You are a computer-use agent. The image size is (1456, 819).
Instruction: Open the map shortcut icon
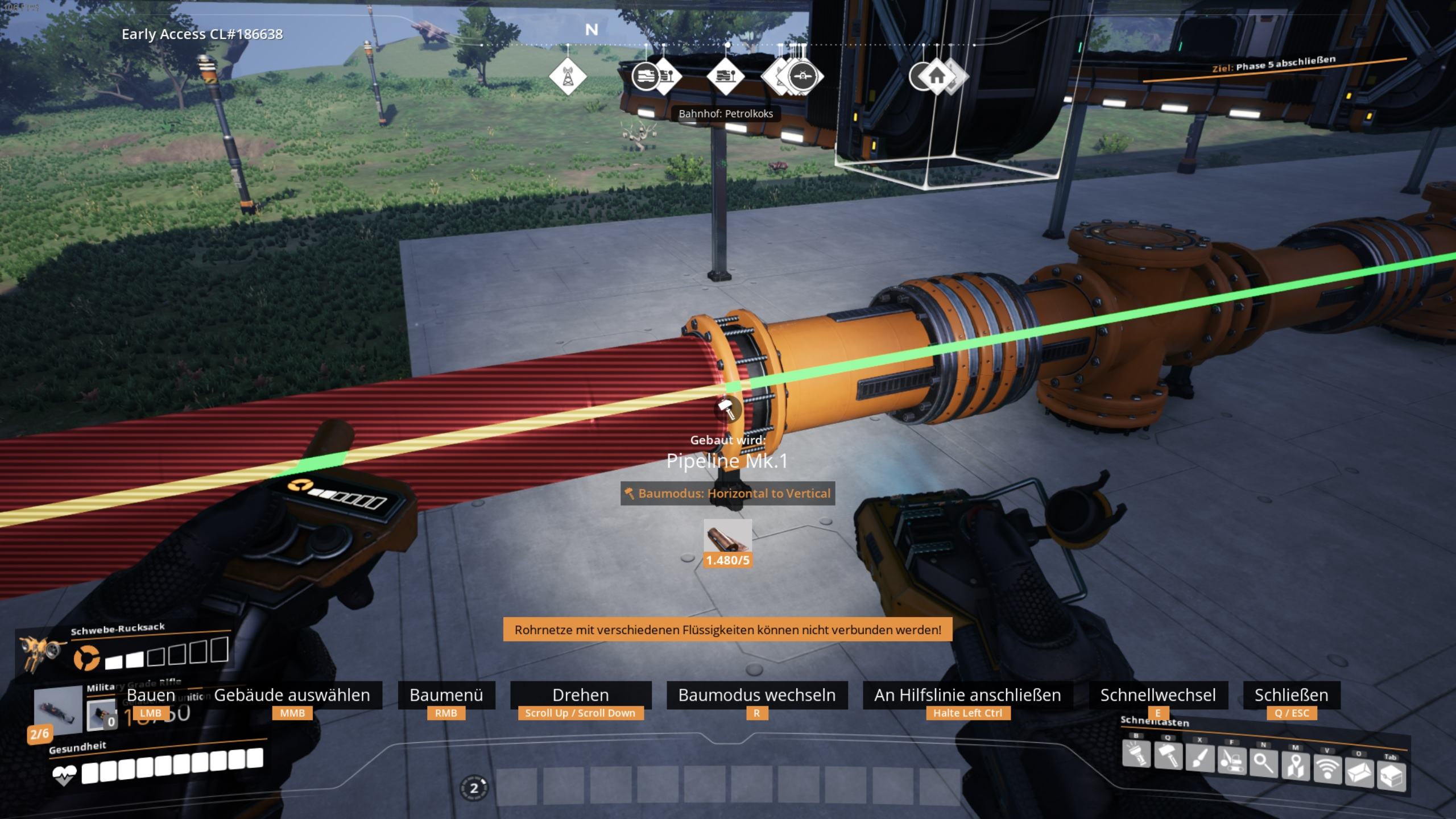click(x=1296, y=767)
